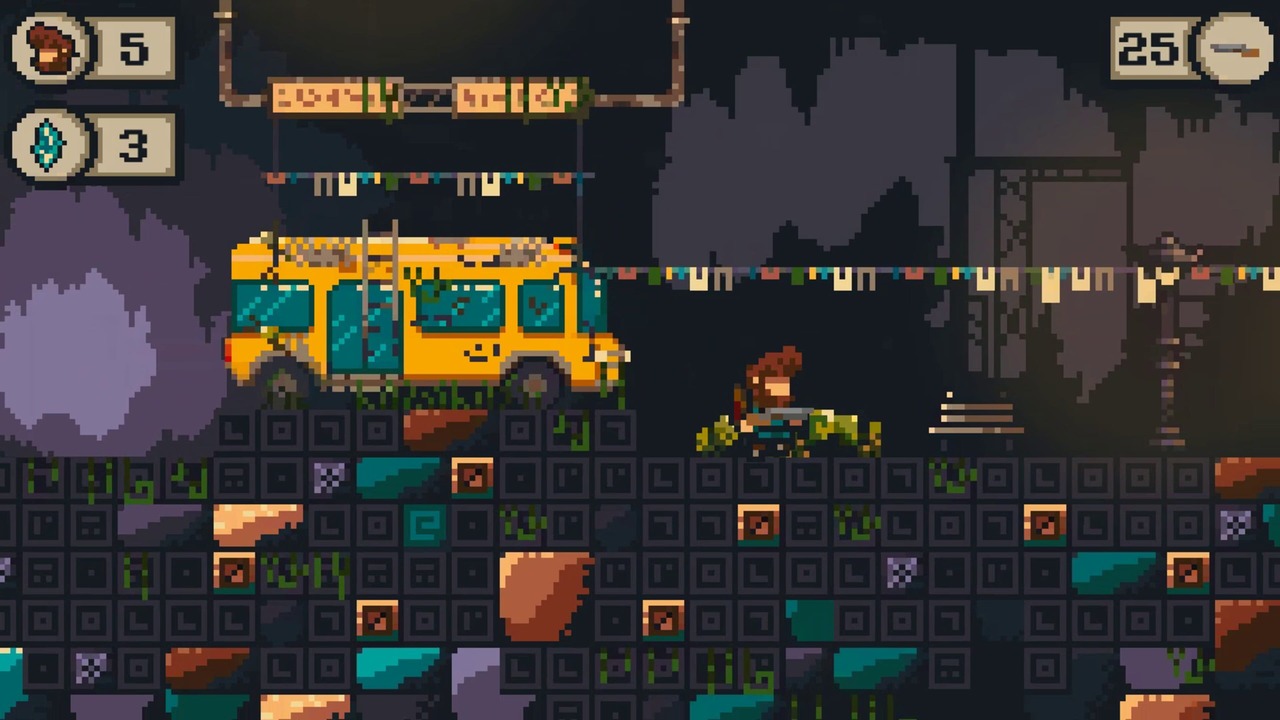Click the mushroom food counter icon
This screenshot has width=1280, height=720.
click(48, 48)
